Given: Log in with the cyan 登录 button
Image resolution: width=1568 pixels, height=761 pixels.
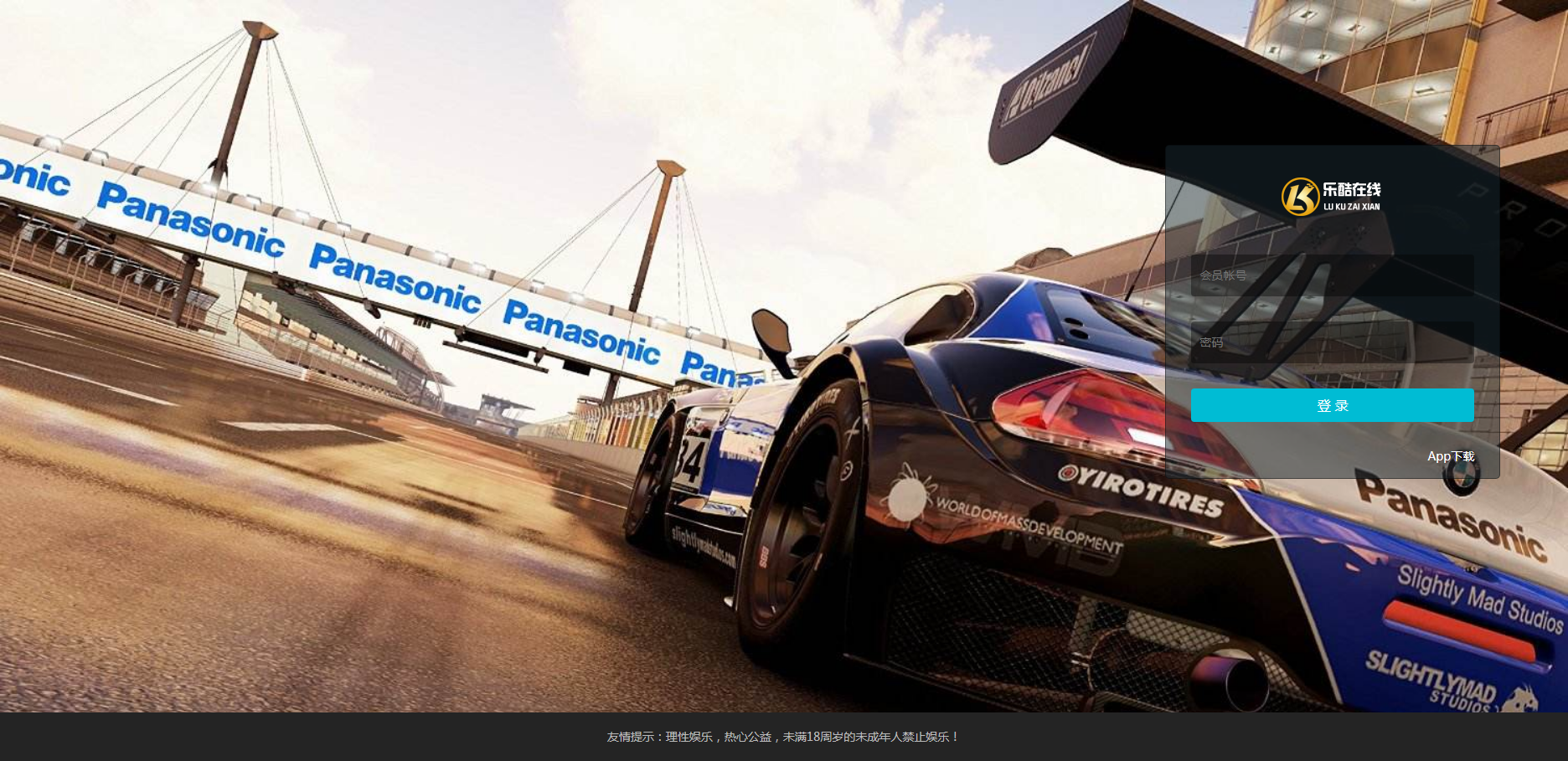Looking at the screenshot, I should click(x=1332, y=405).
